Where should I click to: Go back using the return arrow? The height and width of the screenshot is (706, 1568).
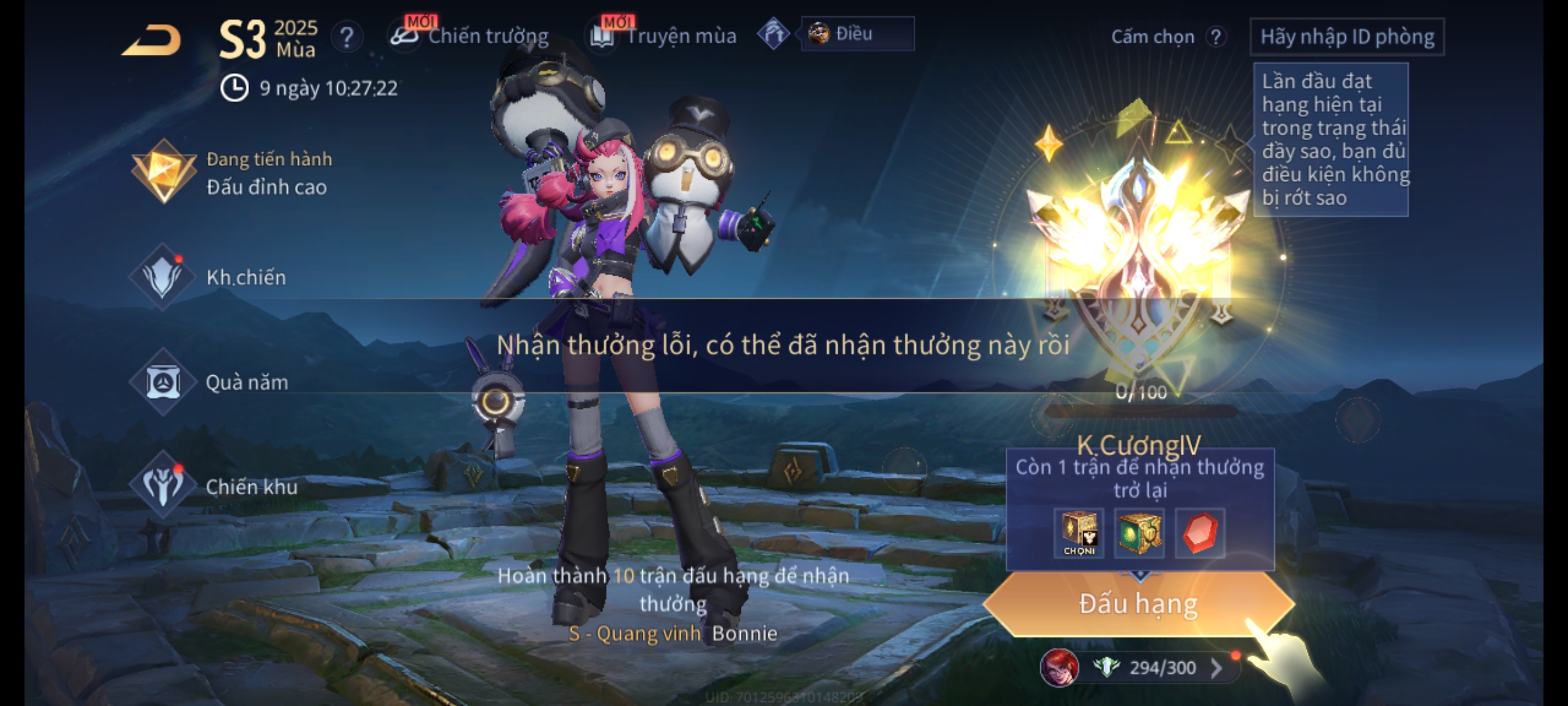(152, 41)
